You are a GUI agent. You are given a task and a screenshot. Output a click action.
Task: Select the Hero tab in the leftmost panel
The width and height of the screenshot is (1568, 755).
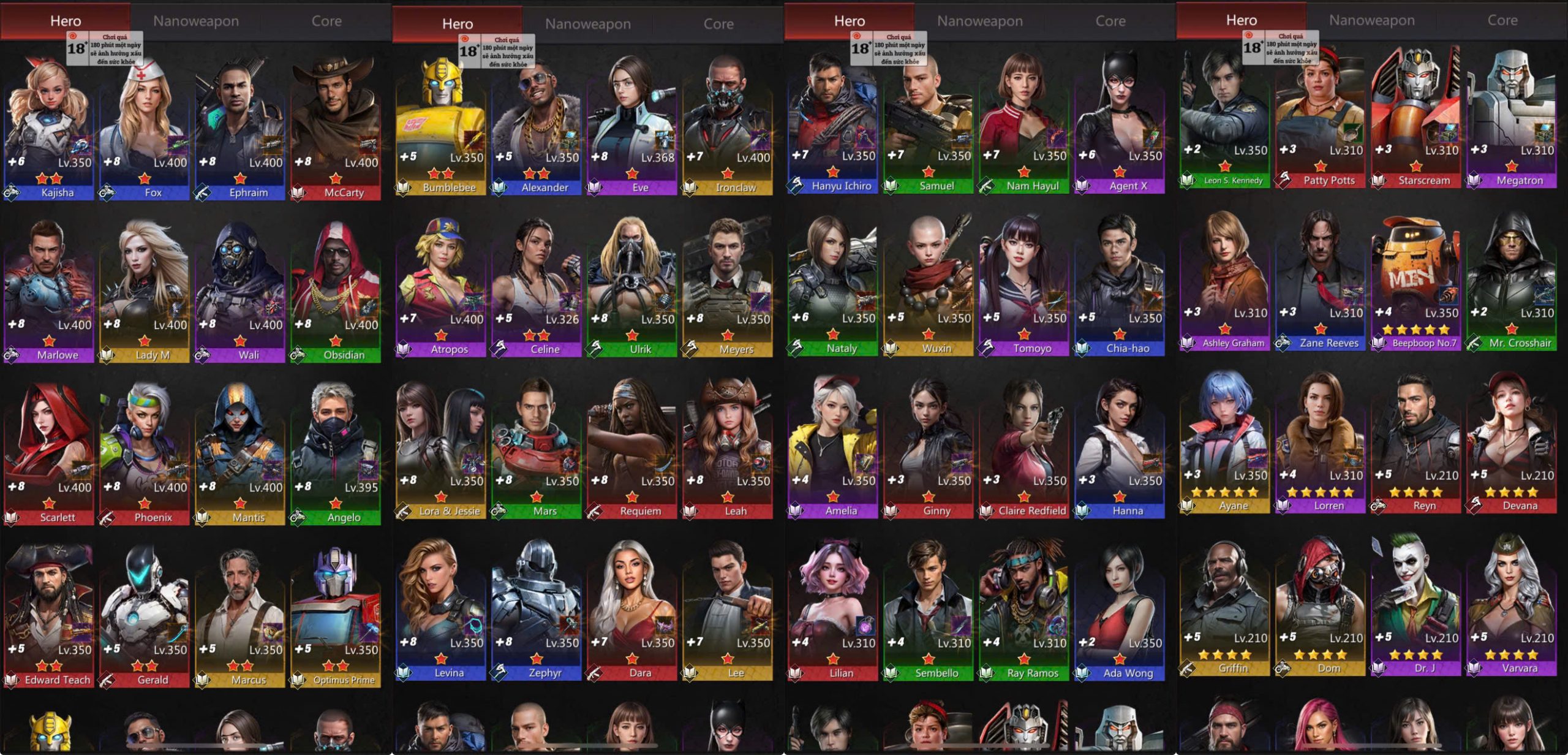(x=64, y=20)
